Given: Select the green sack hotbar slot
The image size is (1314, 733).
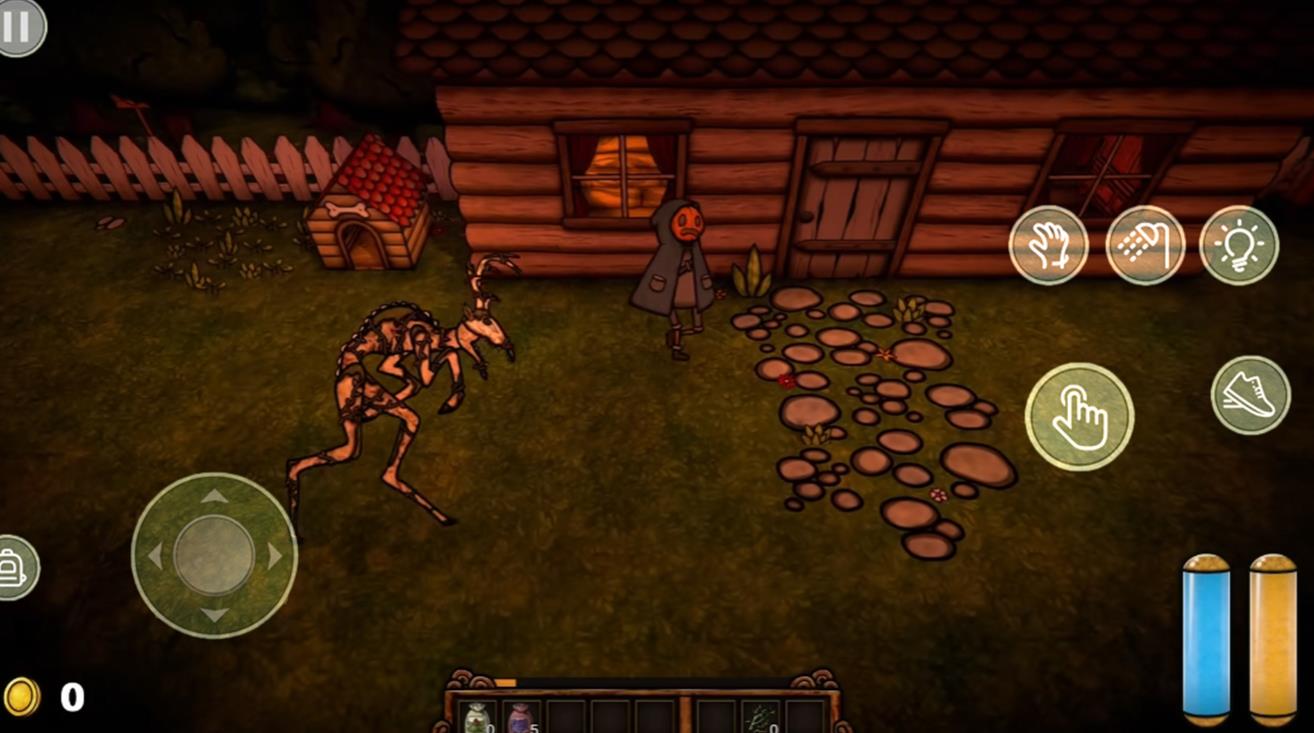Looking at the screenshot, I should 477,716.
